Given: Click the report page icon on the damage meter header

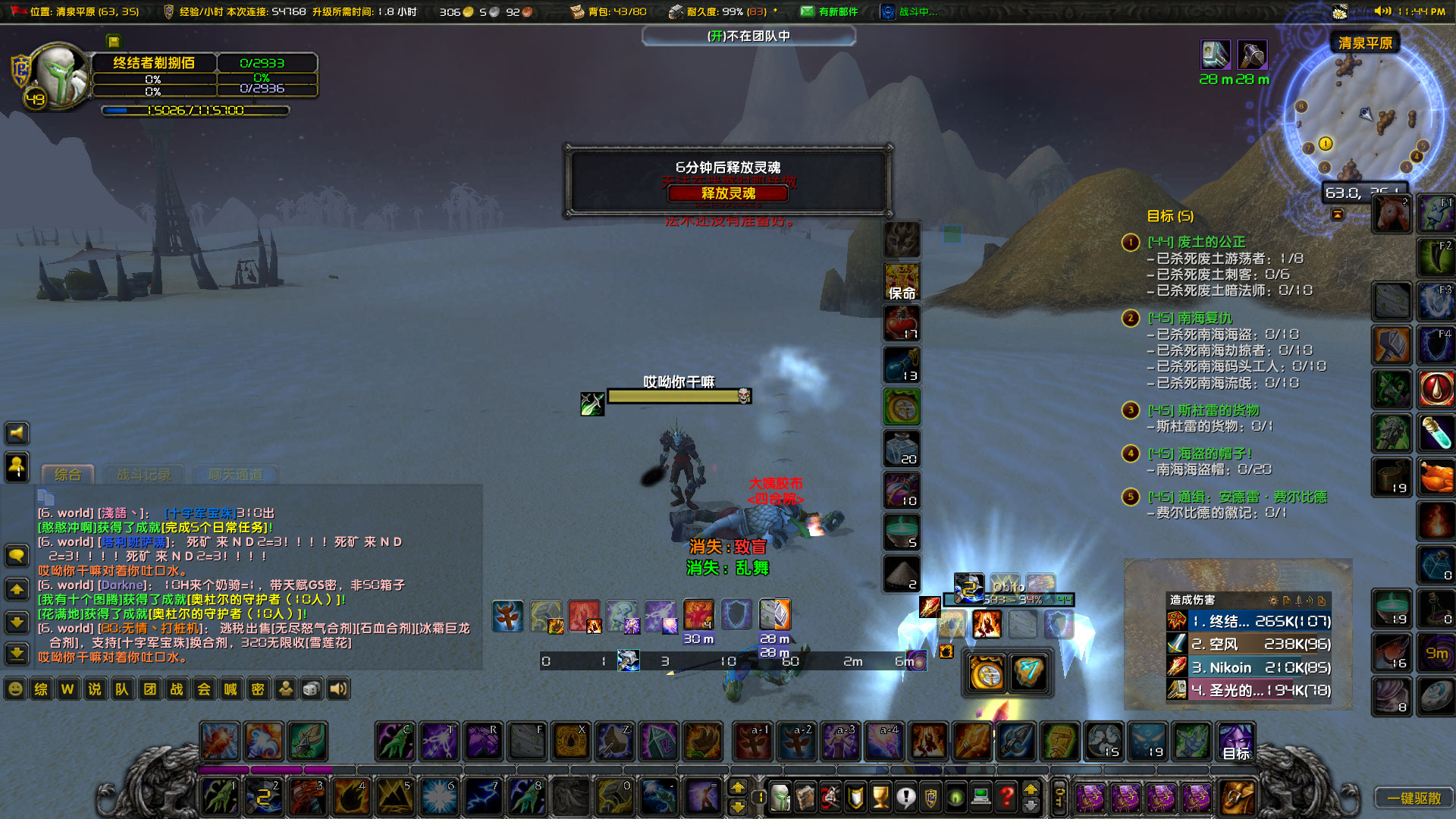Looking at the screenshot, I should click(1288, 599).
